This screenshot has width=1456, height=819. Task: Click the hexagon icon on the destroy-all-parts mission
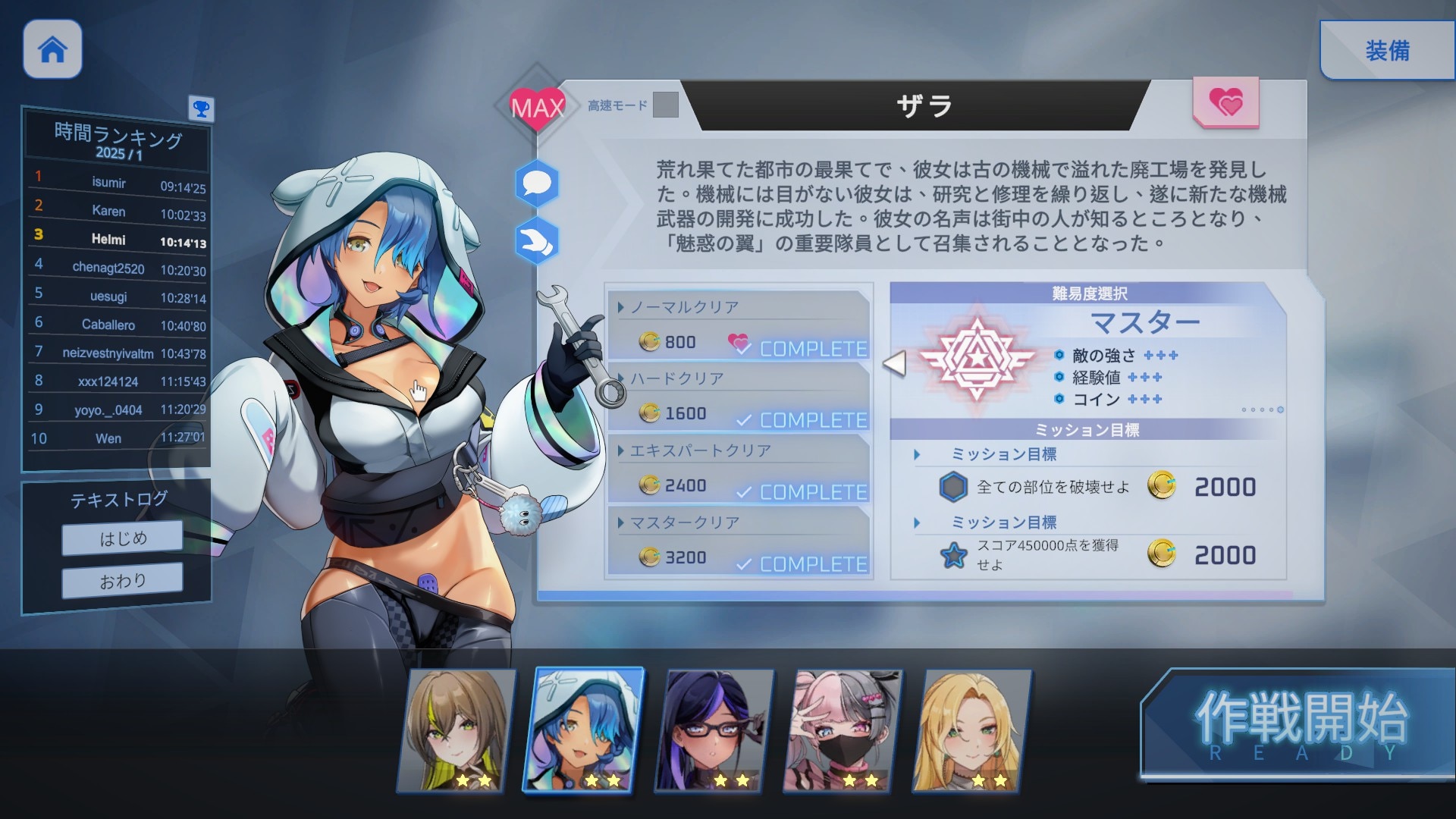(x=954, y=487)
